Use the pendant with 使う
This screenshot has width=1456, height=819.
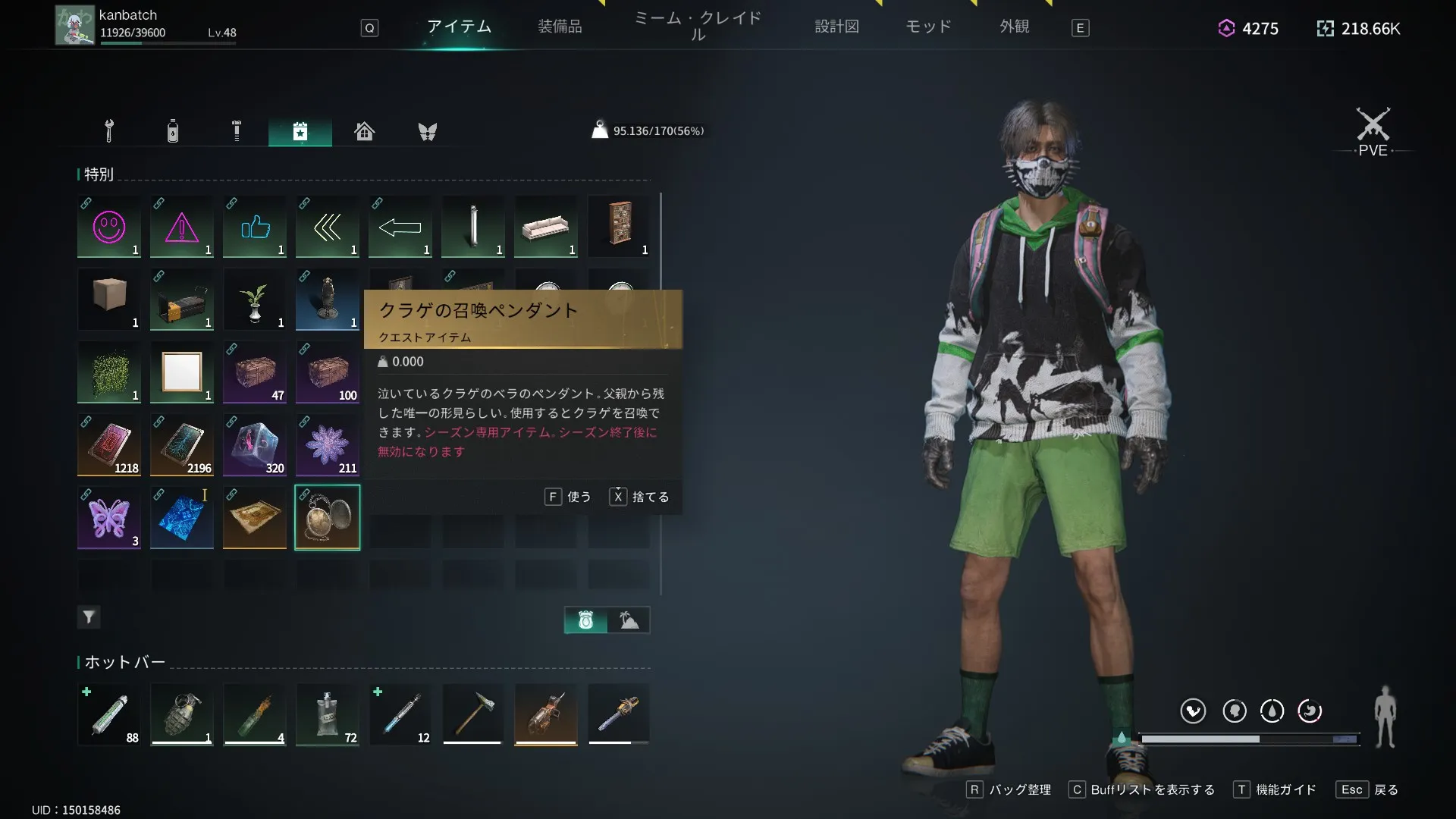tap(569, 497)
